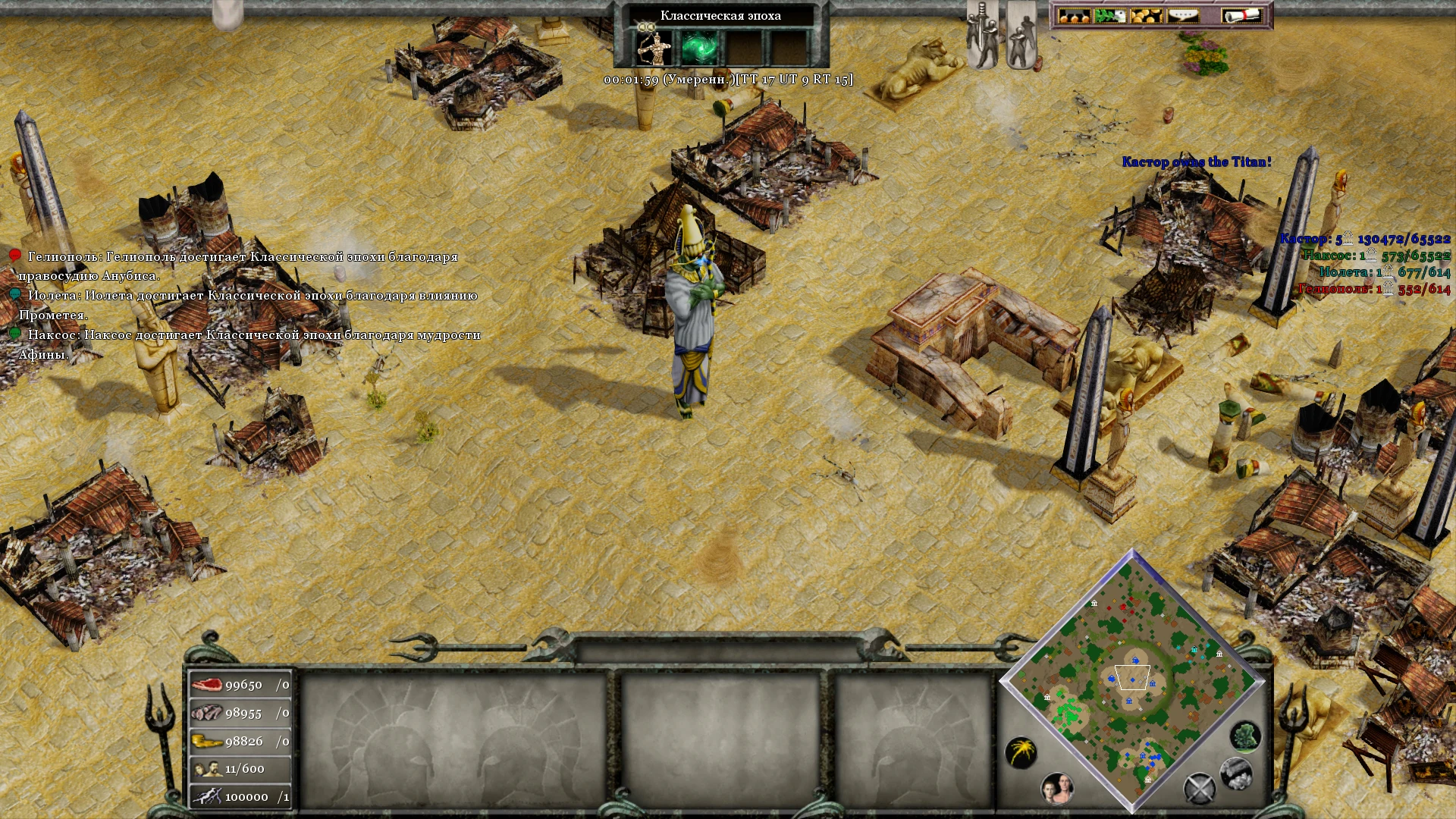Click the 'Кастор owns the Titan!' notification

pyautogui.click(x=1197, y=161)
